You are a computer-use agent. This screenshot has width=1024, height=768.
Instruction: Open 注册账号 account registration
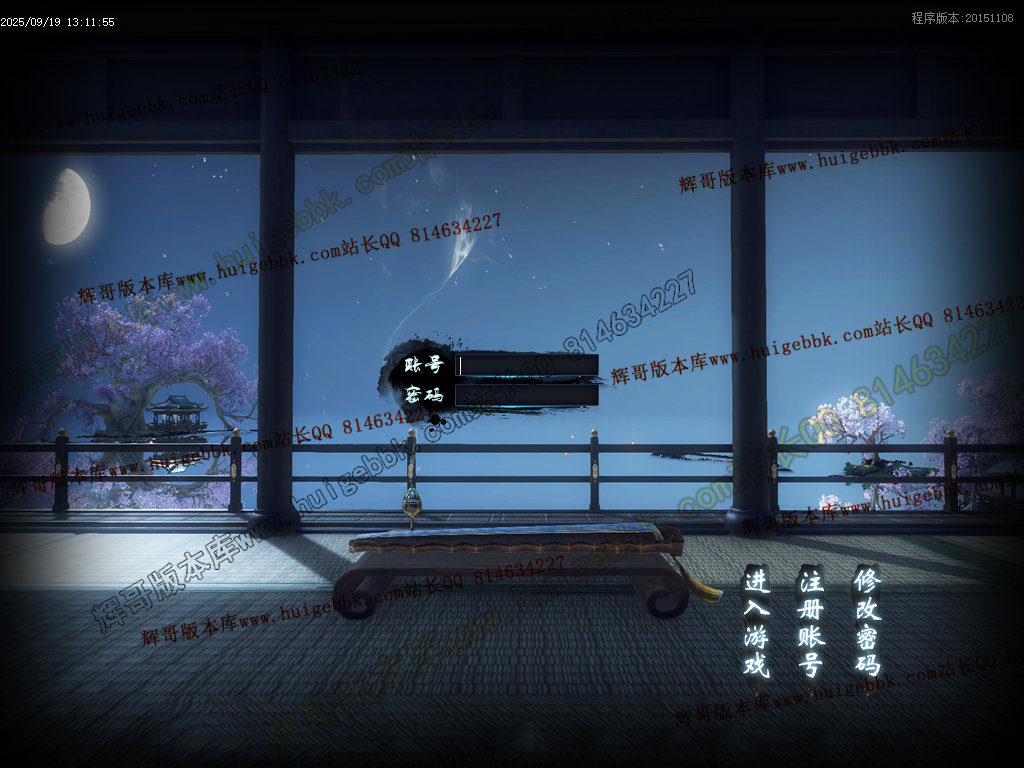(x=810, y=621)
